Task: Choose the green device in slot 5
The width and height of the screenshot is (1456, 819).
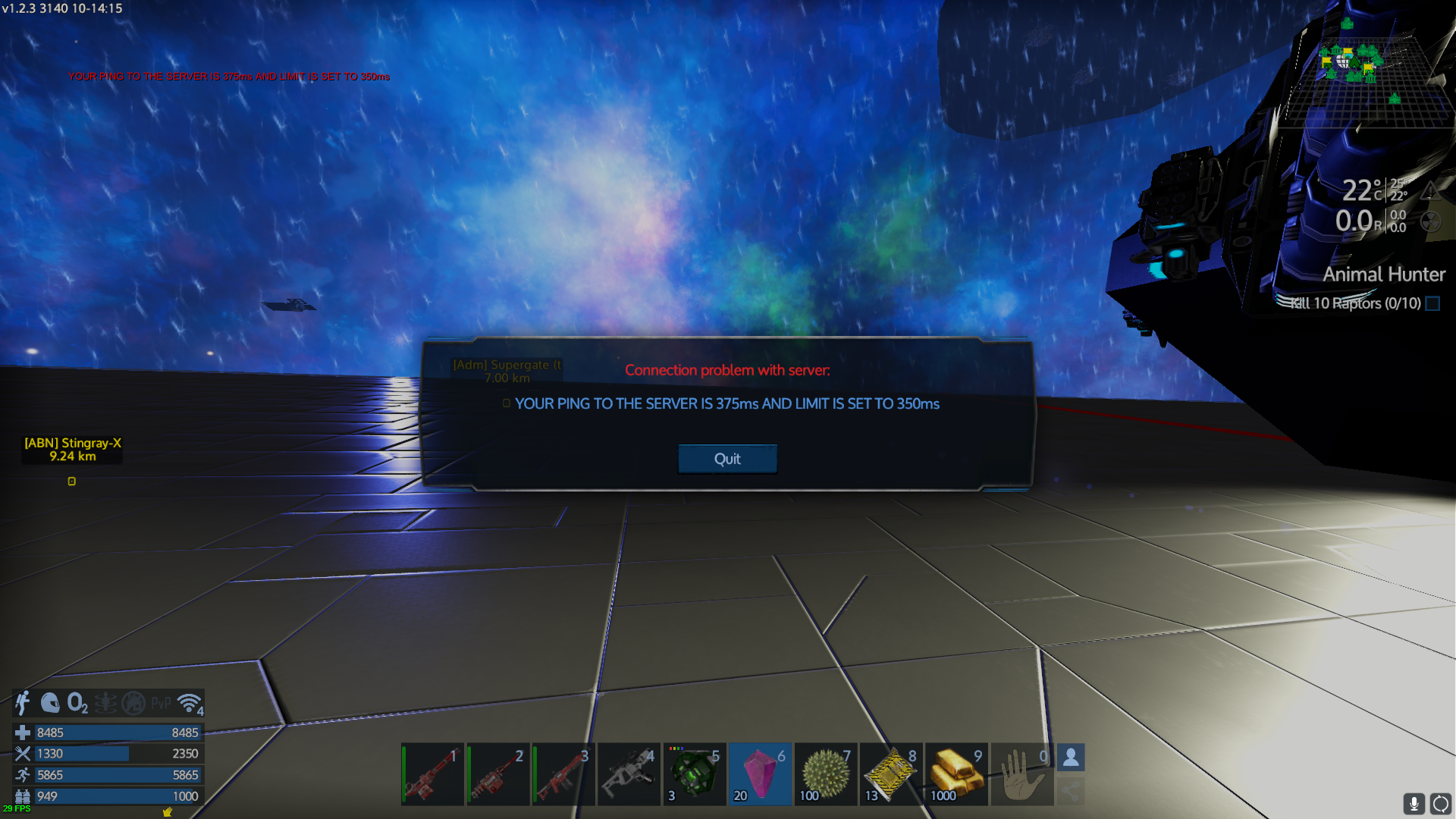Action: pyautogui.click(x=694, y=774)
